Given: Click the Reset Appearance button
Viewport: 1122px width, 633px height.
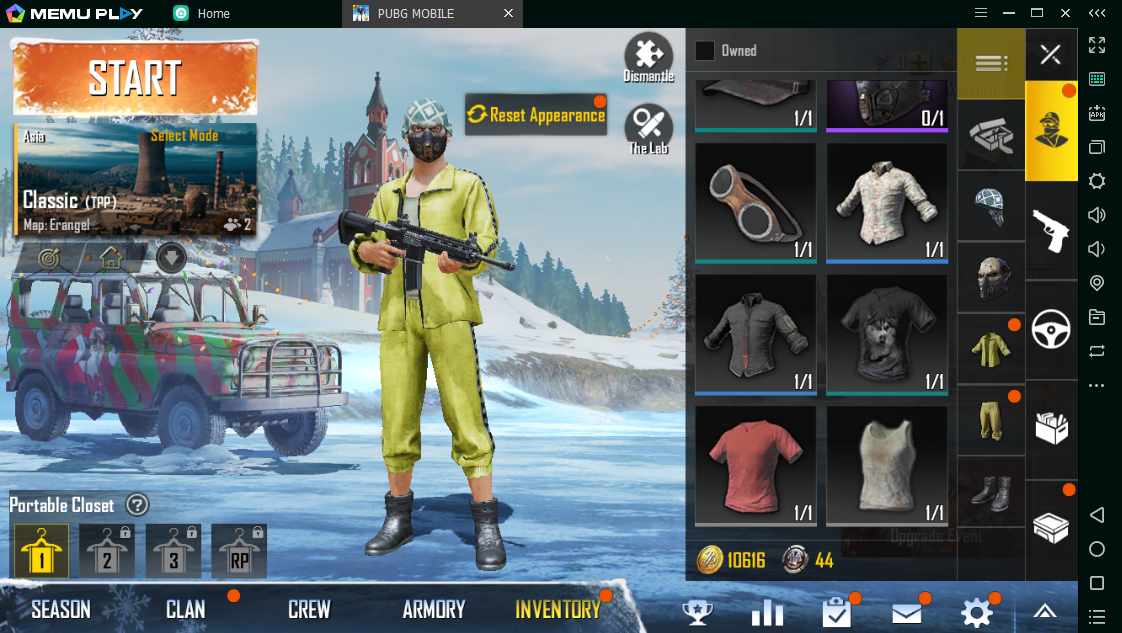Looking at the screenshot, I should pos(536,115).
